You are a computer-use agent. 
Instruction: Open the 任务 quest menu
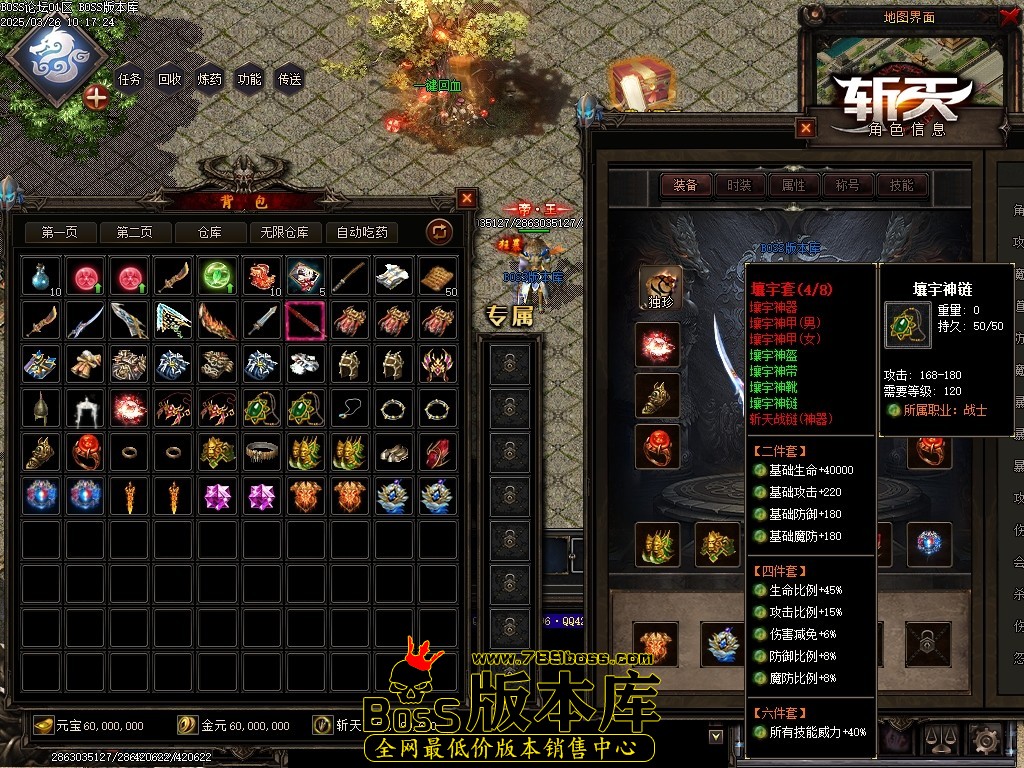coord(129,80)
